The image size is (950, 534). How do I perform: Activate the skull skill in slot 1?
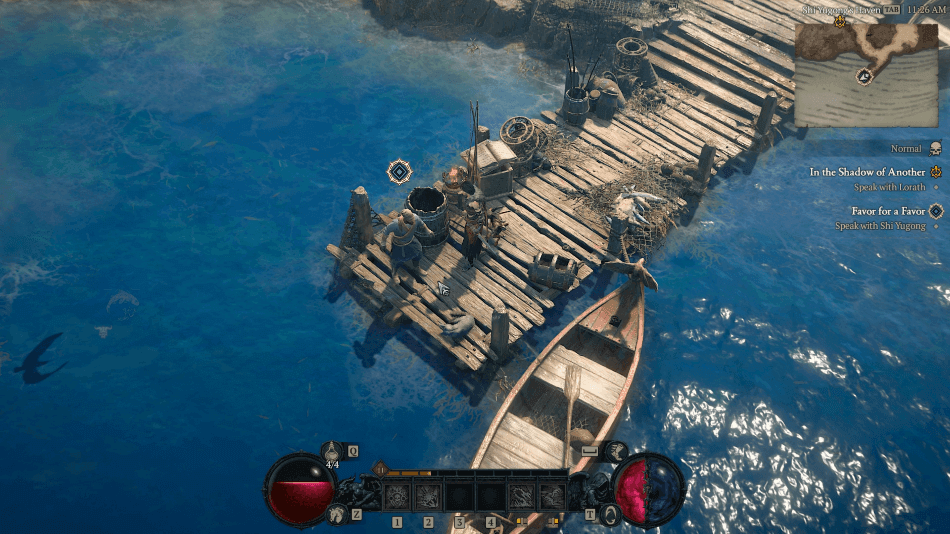point(397,495)
